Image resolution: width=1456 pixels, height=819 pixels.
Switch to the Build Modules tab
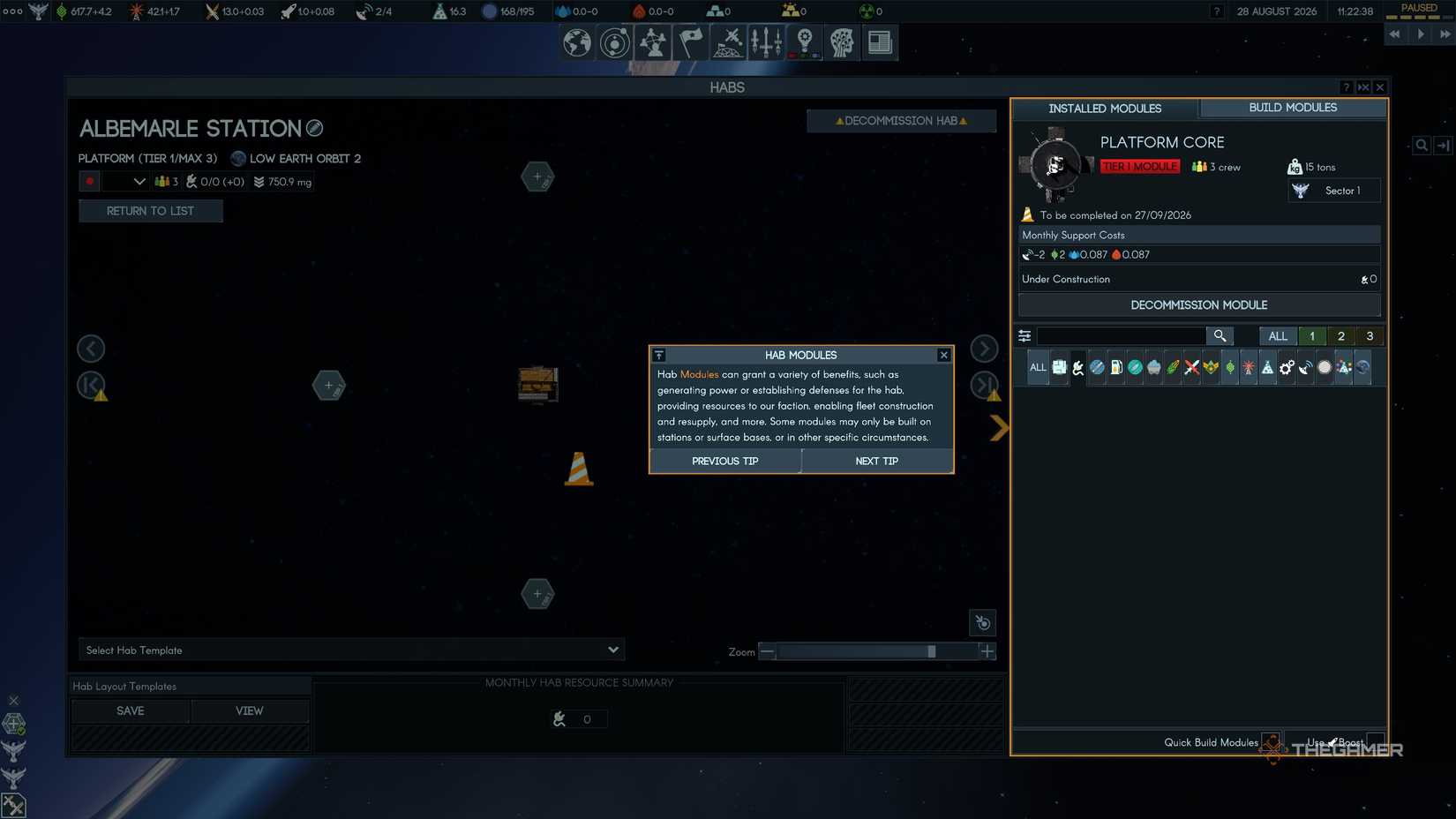[x=1292, y=108]
